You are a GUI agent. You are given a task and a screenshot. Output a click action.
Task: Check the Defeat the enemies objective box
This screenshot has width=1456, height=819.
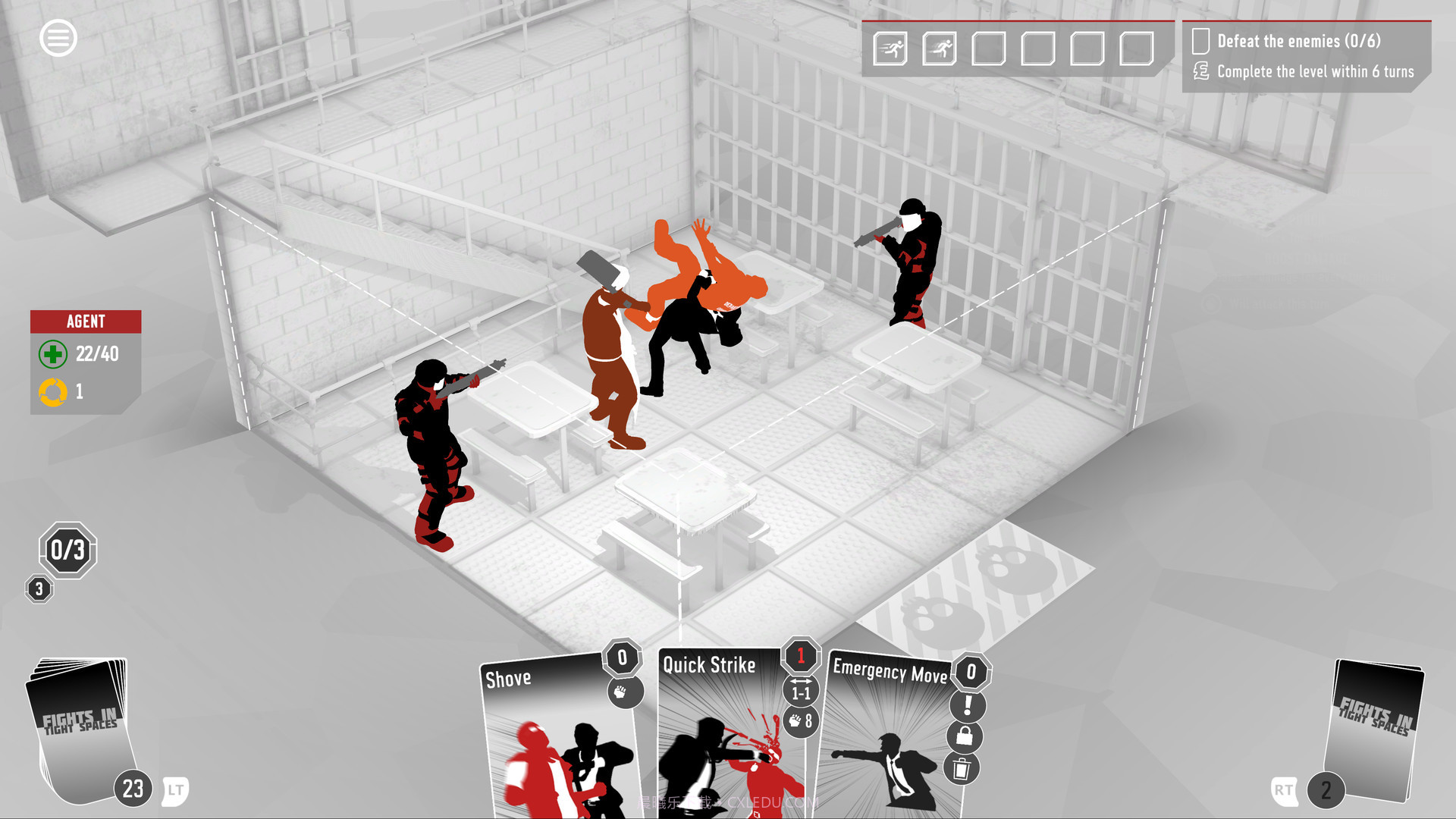[x=1200, y=42]
